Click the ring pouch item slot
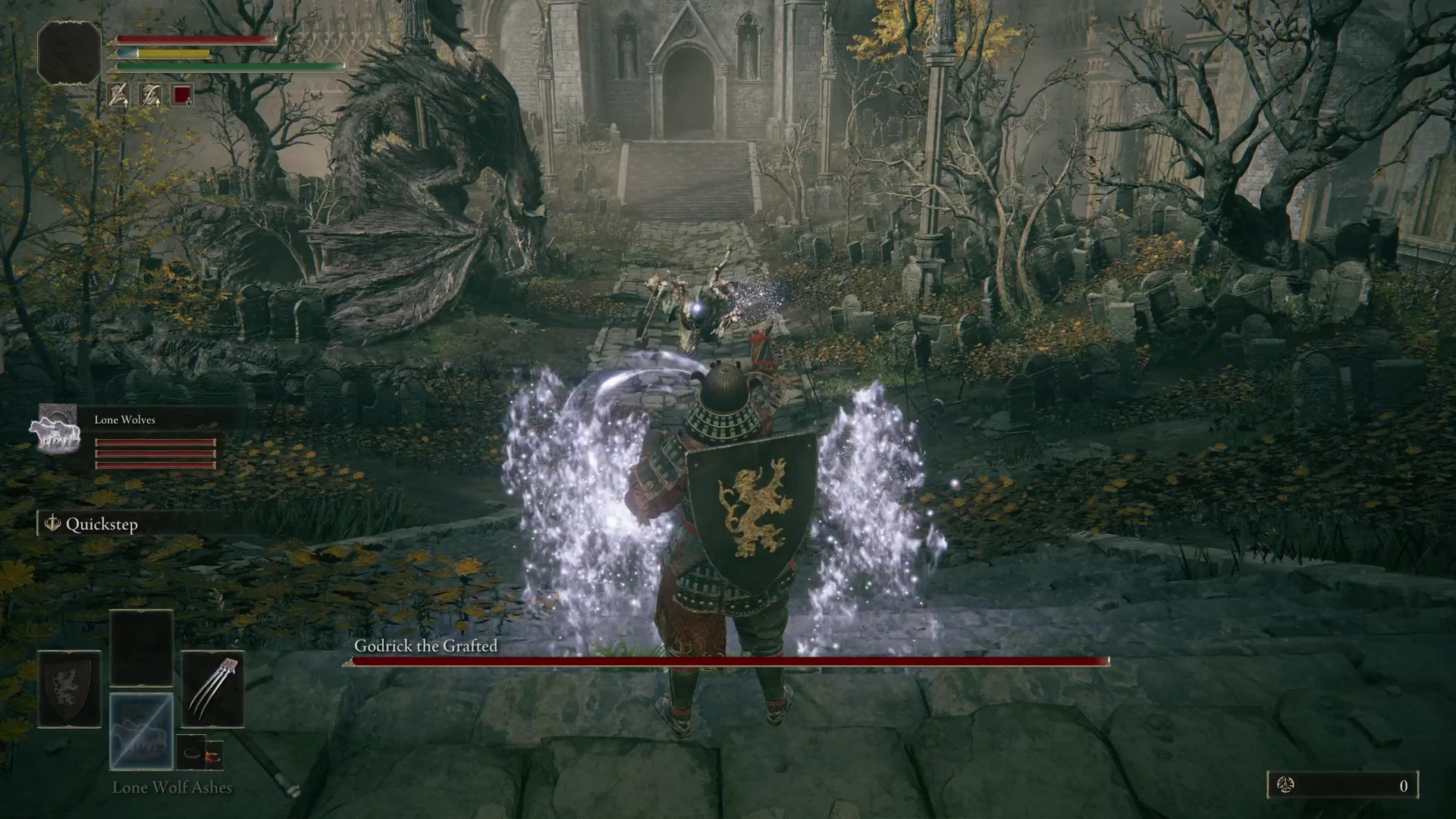Viewport: 1456px width, 819px height. [200, 753]
